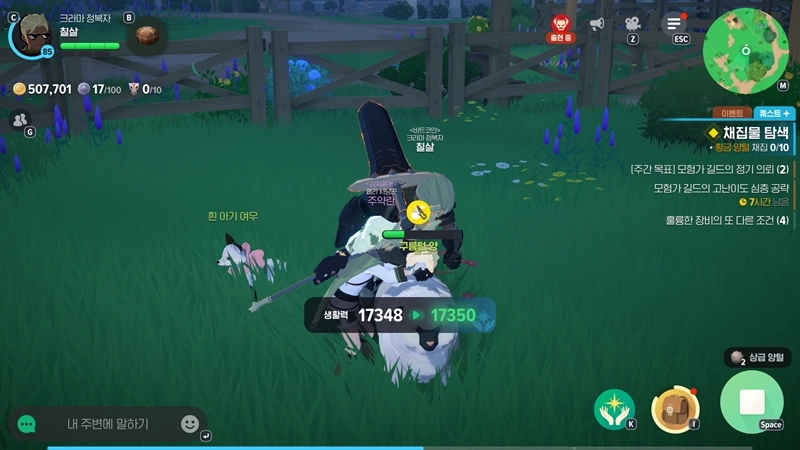The width and height of the screenshot is (800, 450).
Task: Click the green stop gathering button
Action: point(751,402)
